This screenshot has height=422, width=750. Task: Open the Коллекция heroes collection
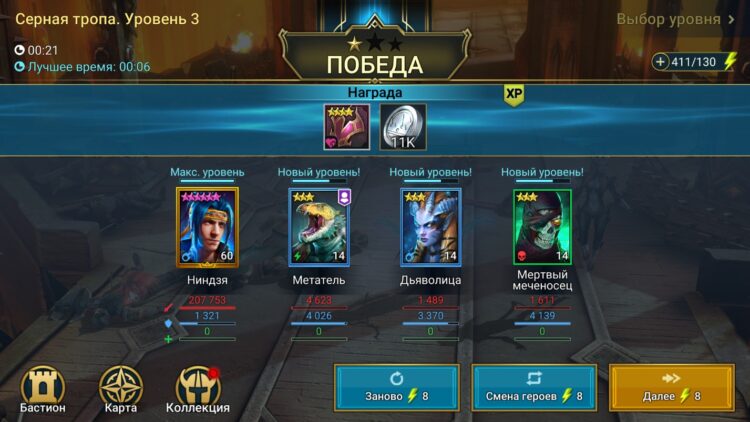point(198,389)
